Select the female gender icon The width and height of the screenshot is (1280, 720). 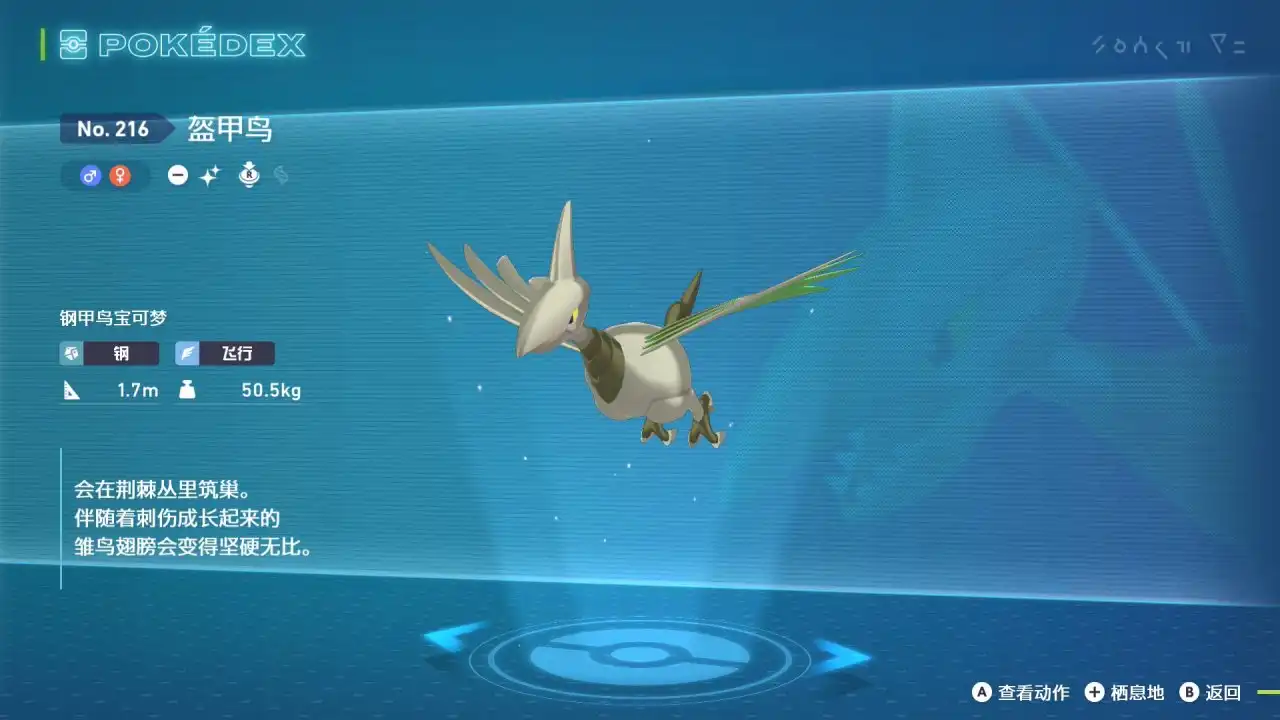[x=120, y=176]
